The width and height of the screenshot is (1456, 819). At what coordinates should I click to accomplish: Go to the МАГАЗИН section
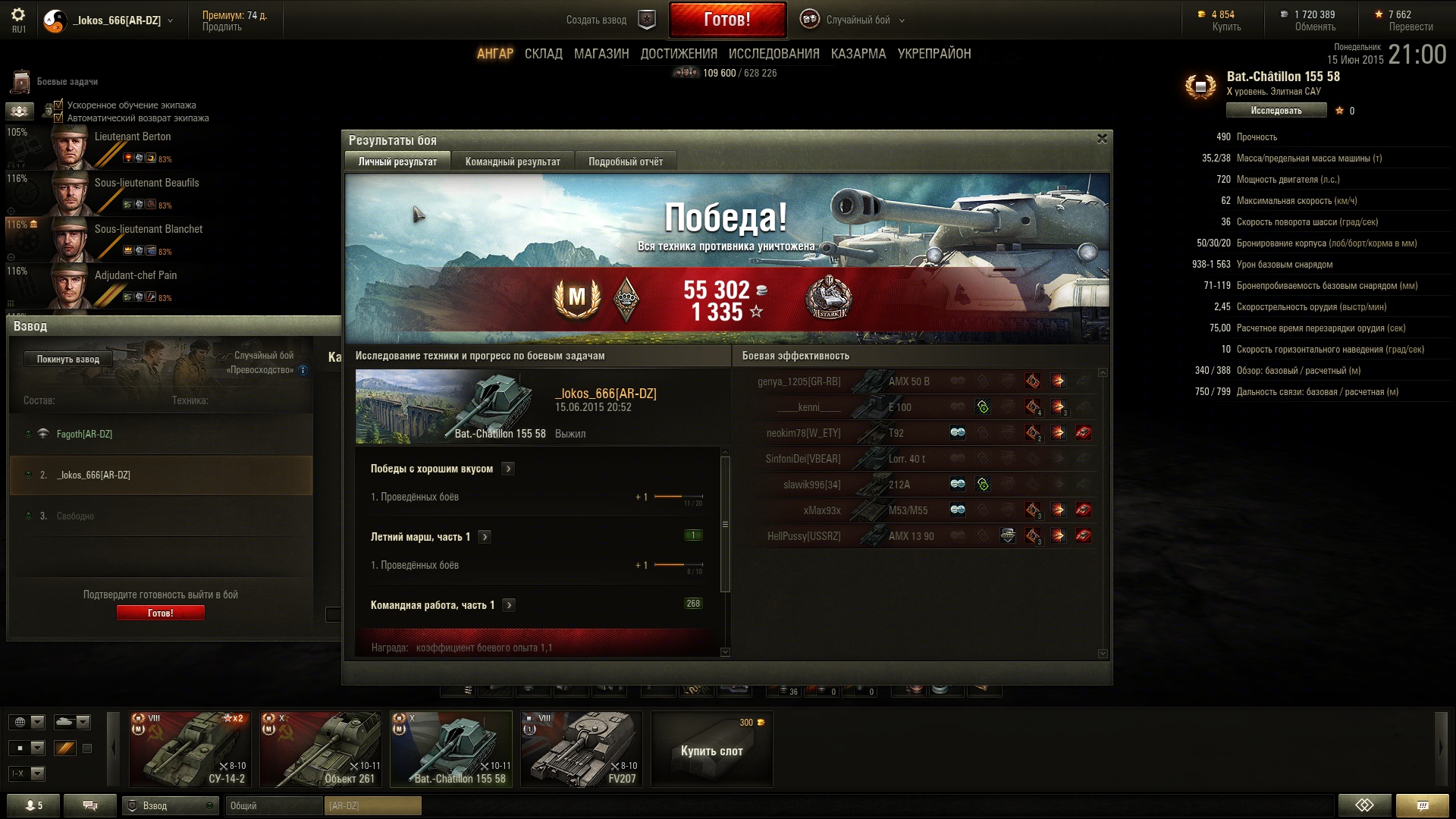coord(601,54)
